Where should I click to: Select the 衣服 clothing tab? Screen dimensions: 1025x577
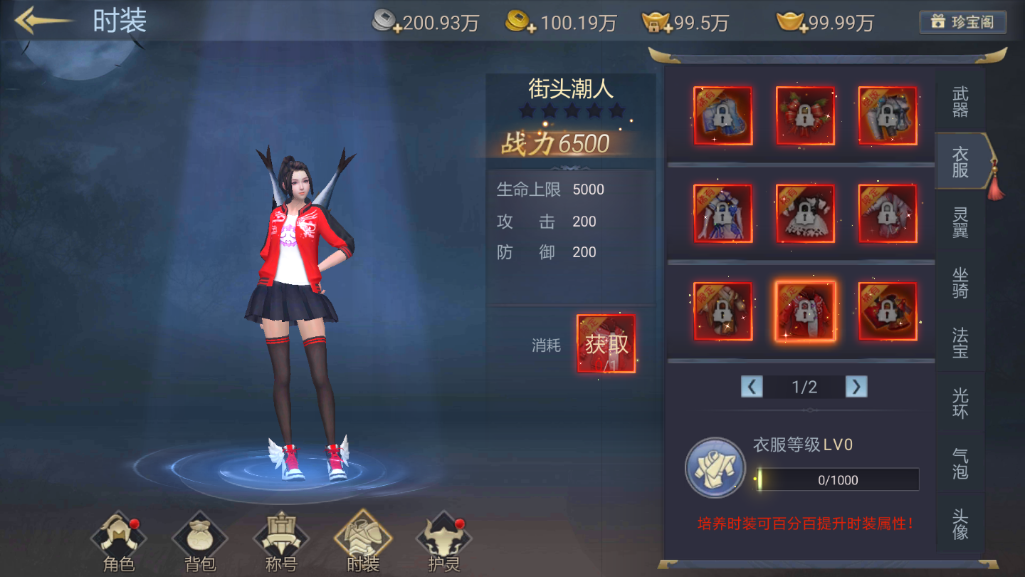(960, 162)
